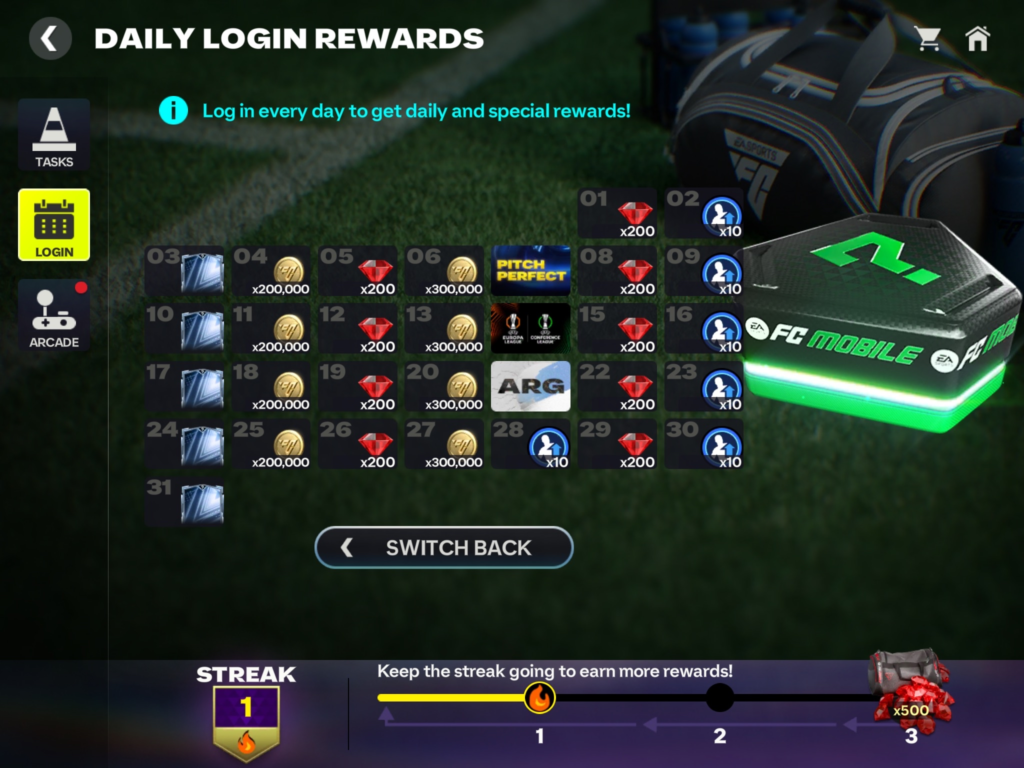
Task: Select the day 28 reward tile
Action: pos(531,445)
